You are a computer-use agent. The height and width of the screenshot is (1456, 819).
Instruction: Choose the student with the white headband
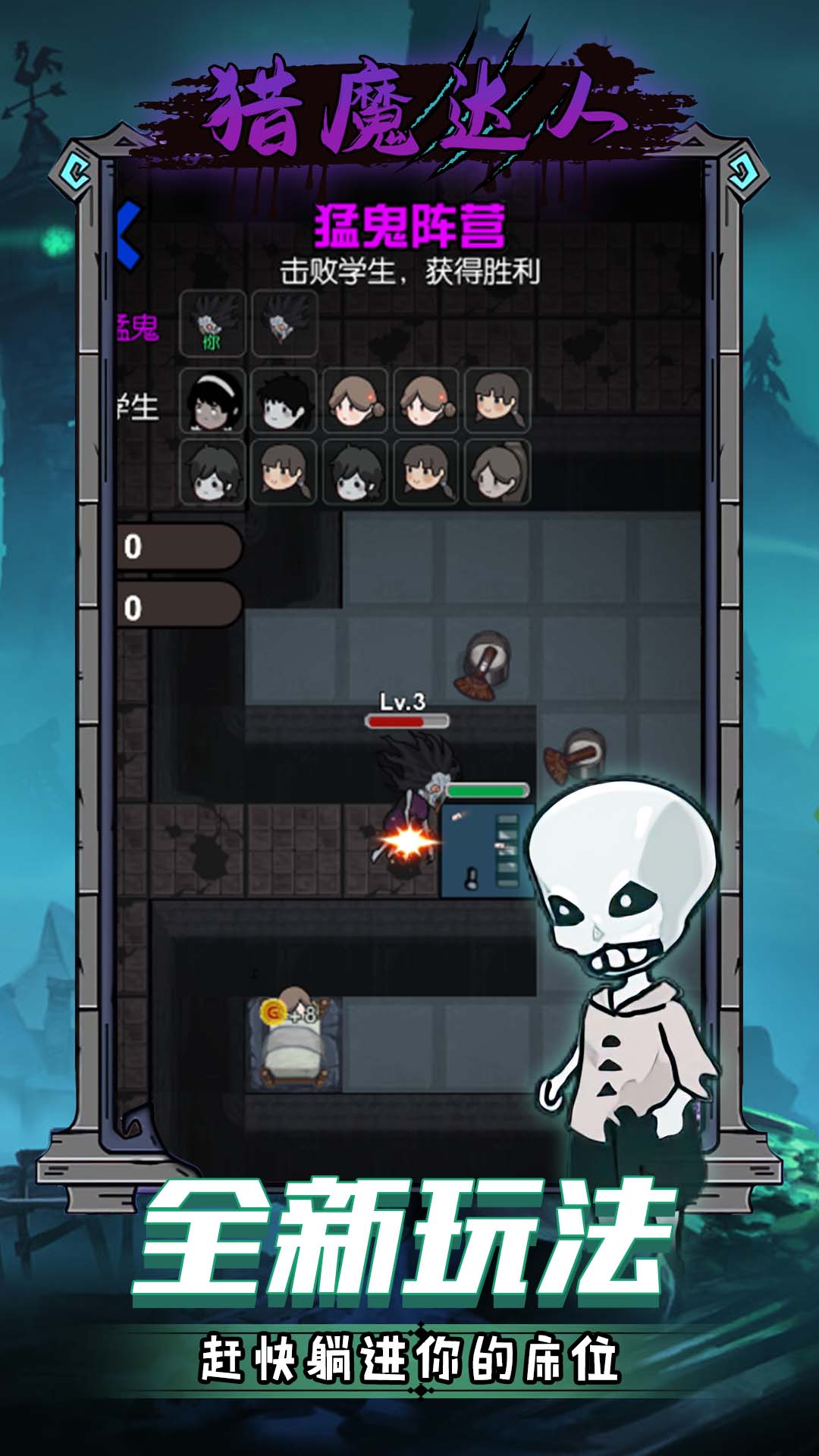[212, 401]
